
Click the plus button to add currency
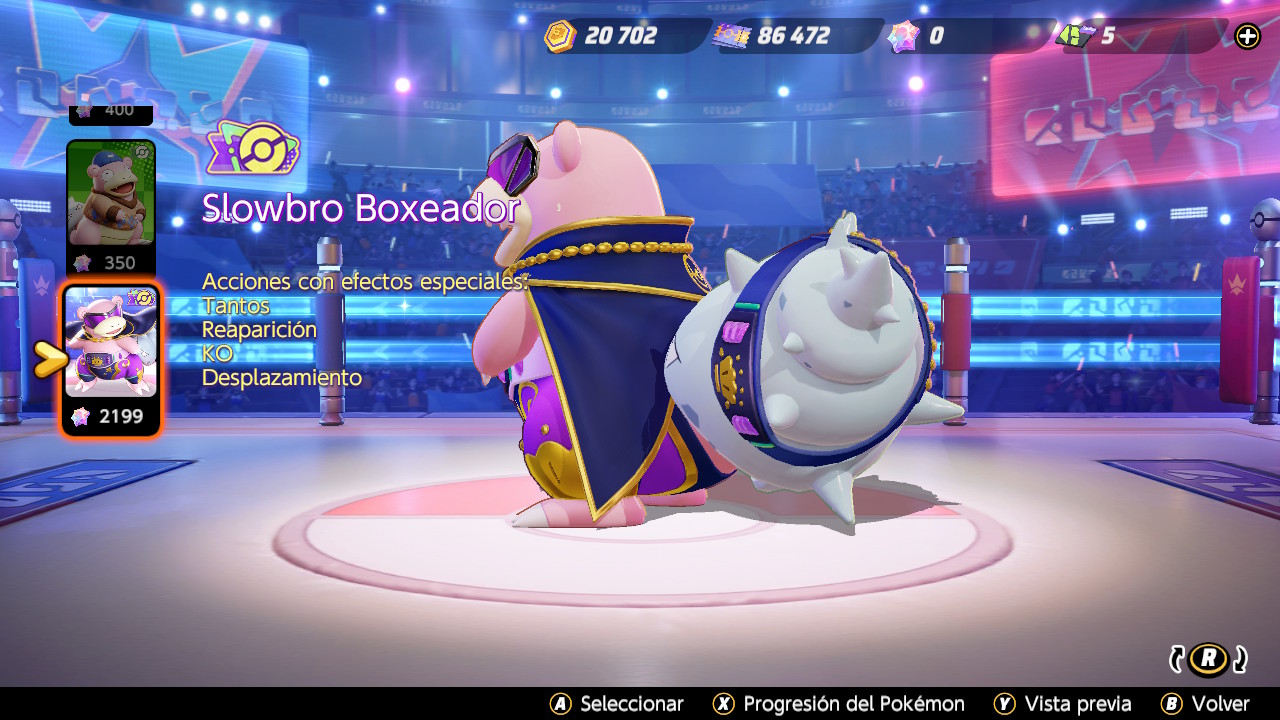click(x=1247, y=37)
